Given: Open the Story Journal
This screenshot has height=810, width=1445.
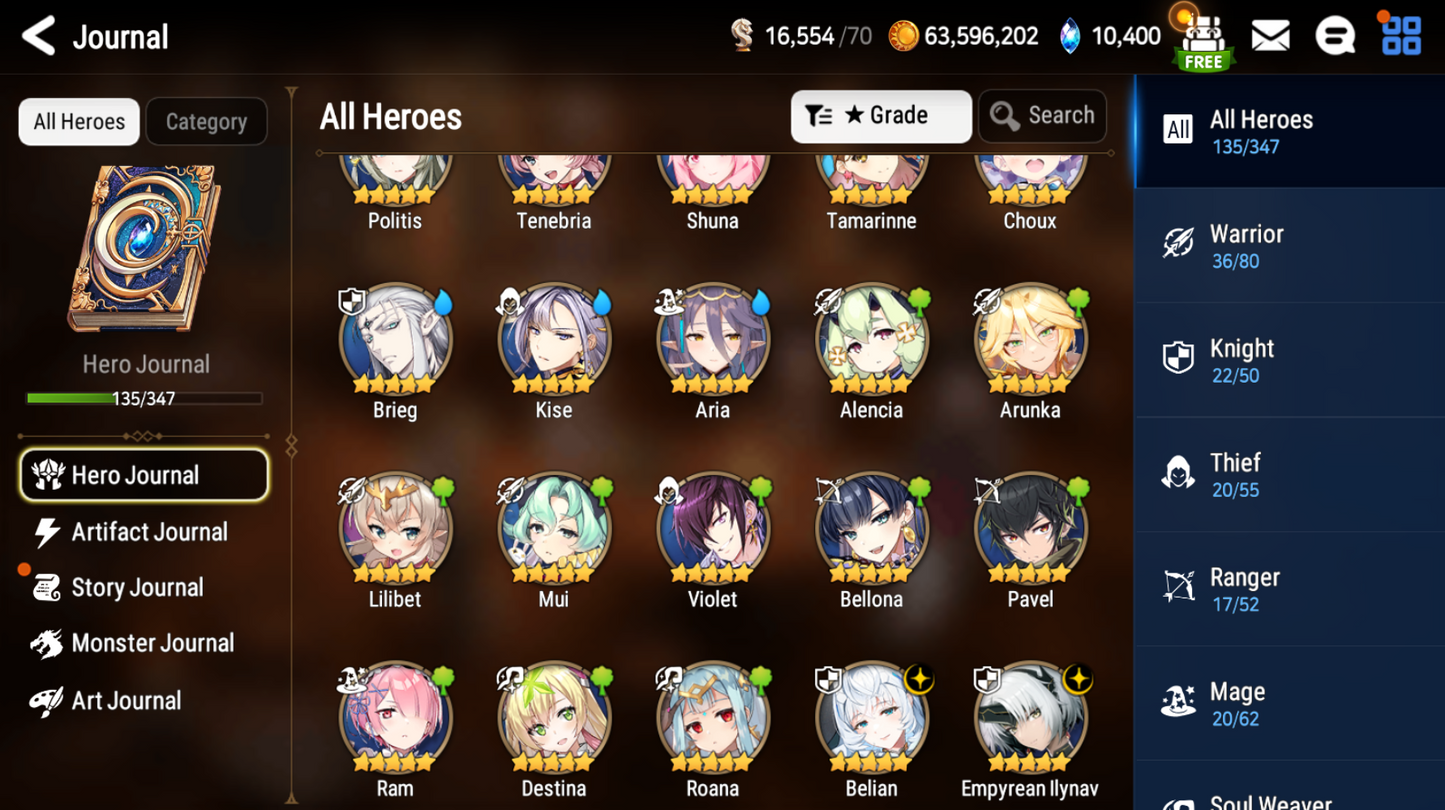Looking at the screenshot, I should pyautogui.click(x=136, y=588).
